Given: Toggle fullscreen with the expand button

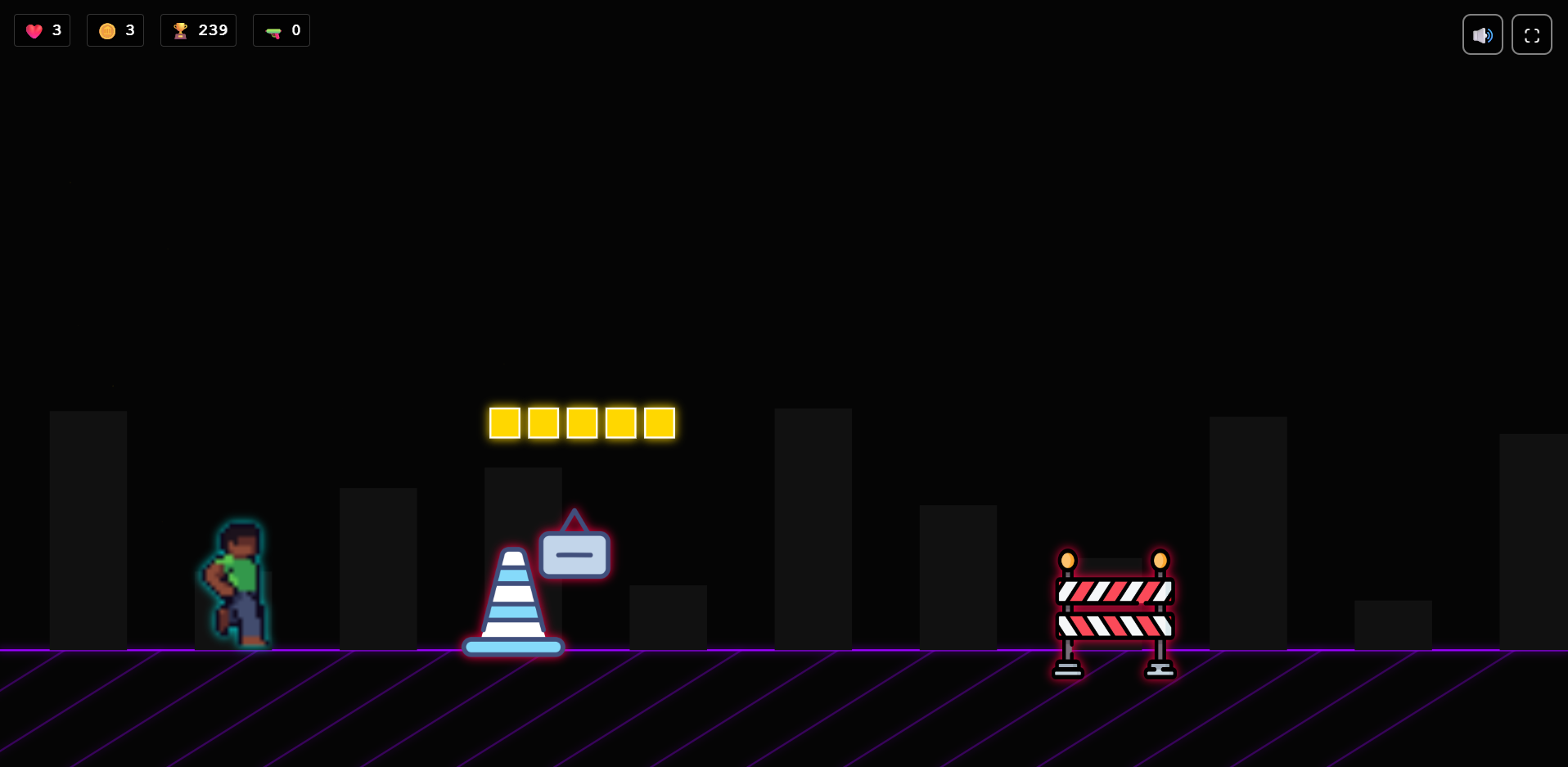Looking at the screenshot, I should (1532, 34).
